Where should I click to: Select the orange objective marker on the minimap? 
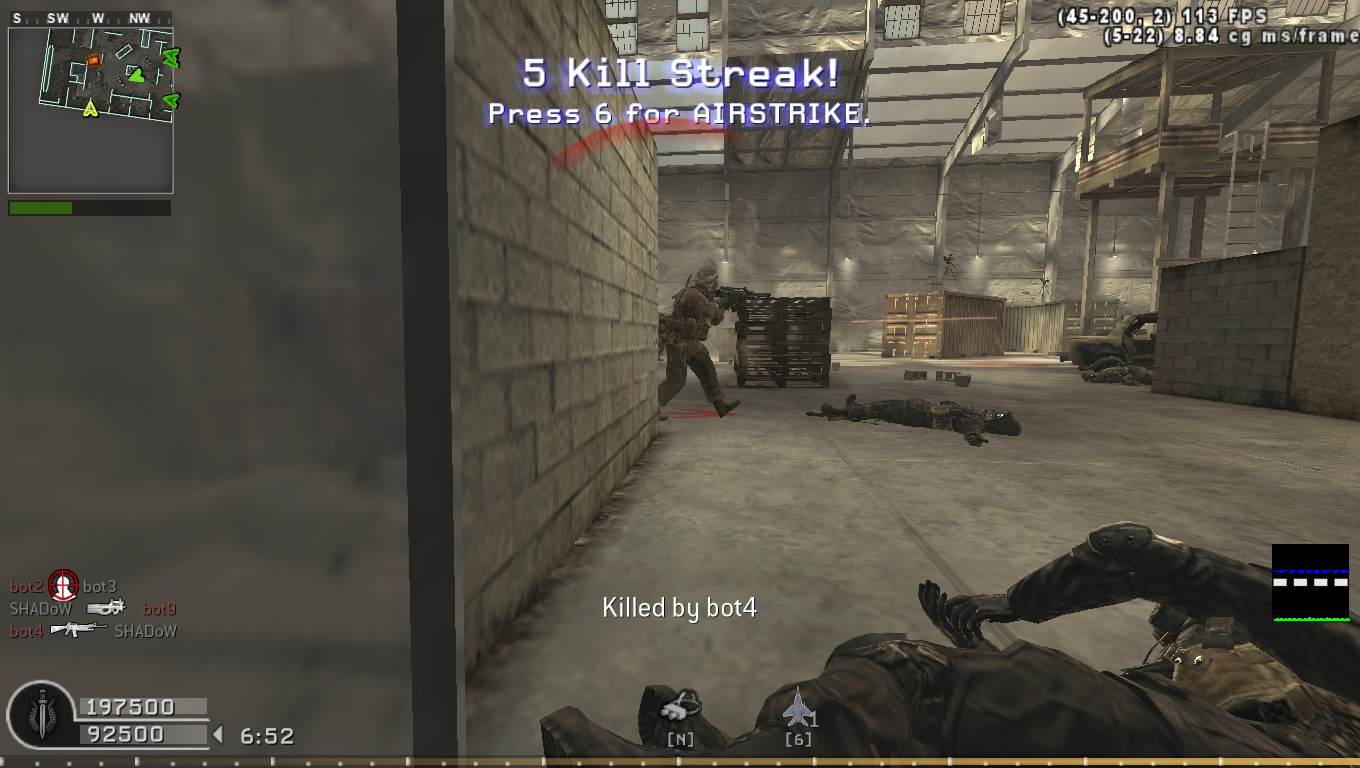(93, 60)
